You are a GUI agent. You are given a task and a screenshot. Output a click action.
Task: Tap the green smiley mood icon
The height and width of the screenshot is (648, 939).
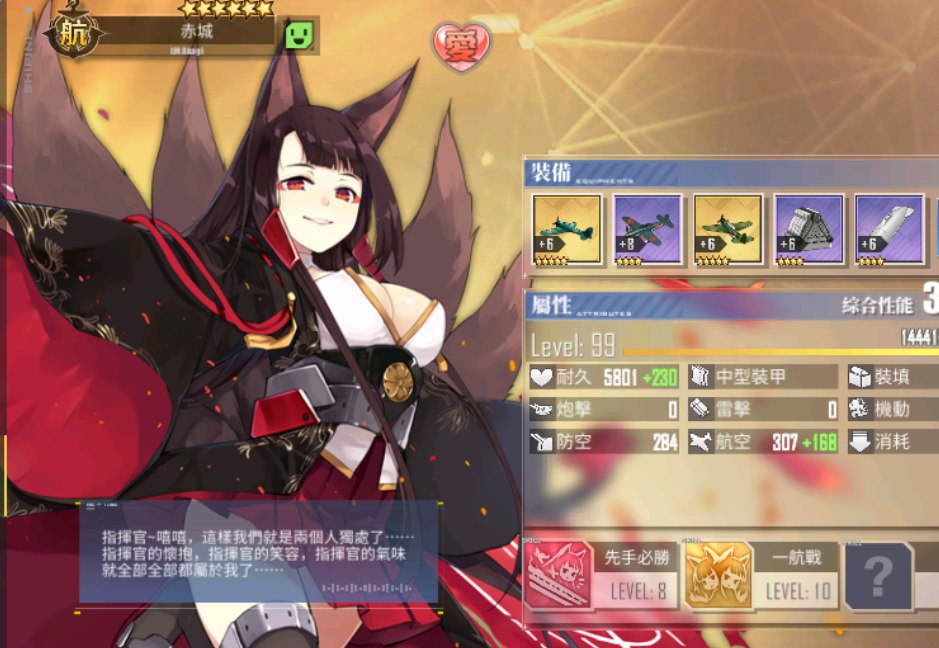coord(298,36)
